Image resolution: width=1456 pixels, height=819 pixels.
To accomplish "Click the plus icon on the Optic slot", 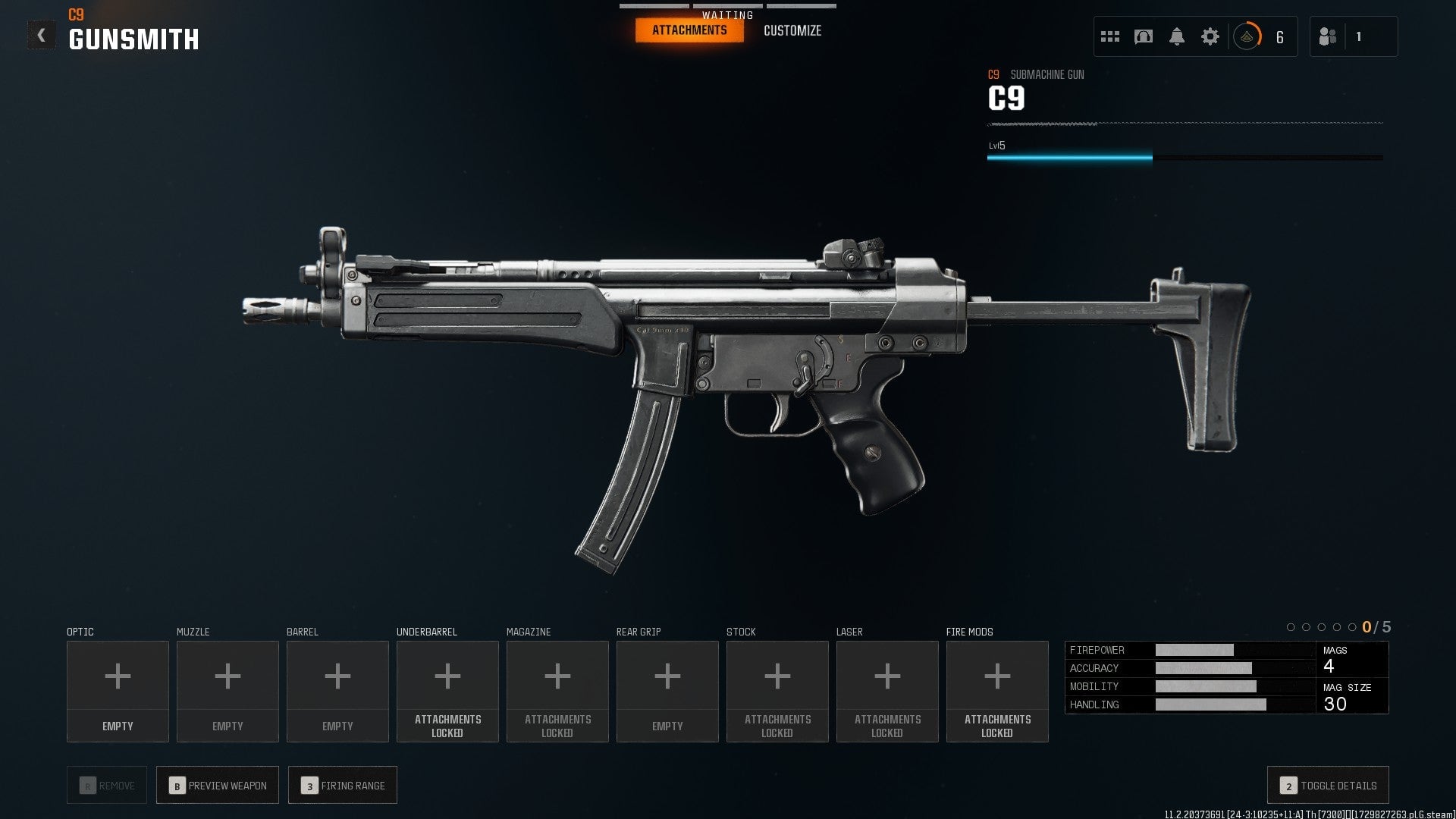I will [x=118, y=675].
